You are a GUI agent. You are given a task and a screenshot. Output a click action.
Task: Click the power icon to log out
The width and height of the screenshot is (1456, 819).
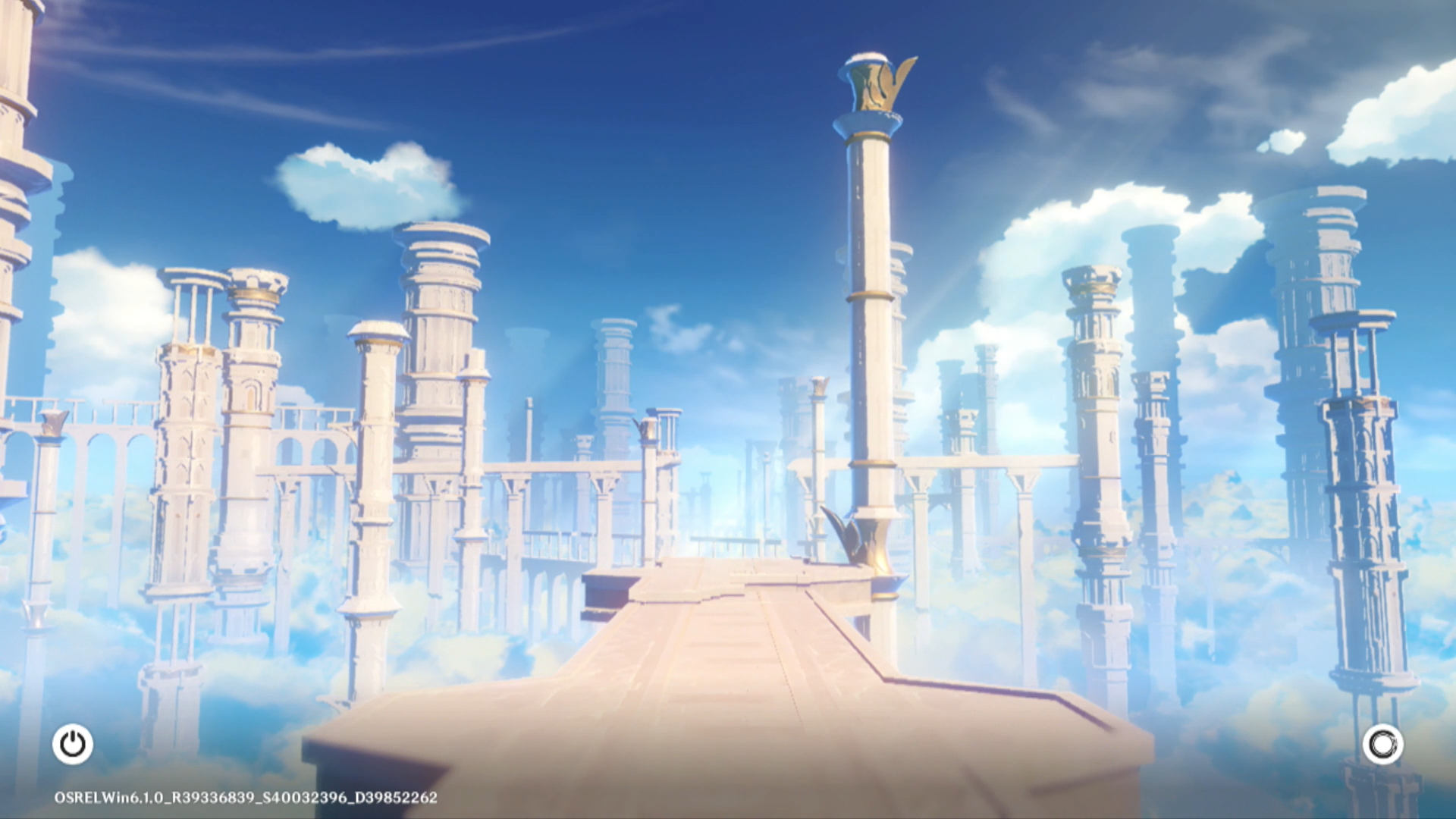(x=73, y=744)
